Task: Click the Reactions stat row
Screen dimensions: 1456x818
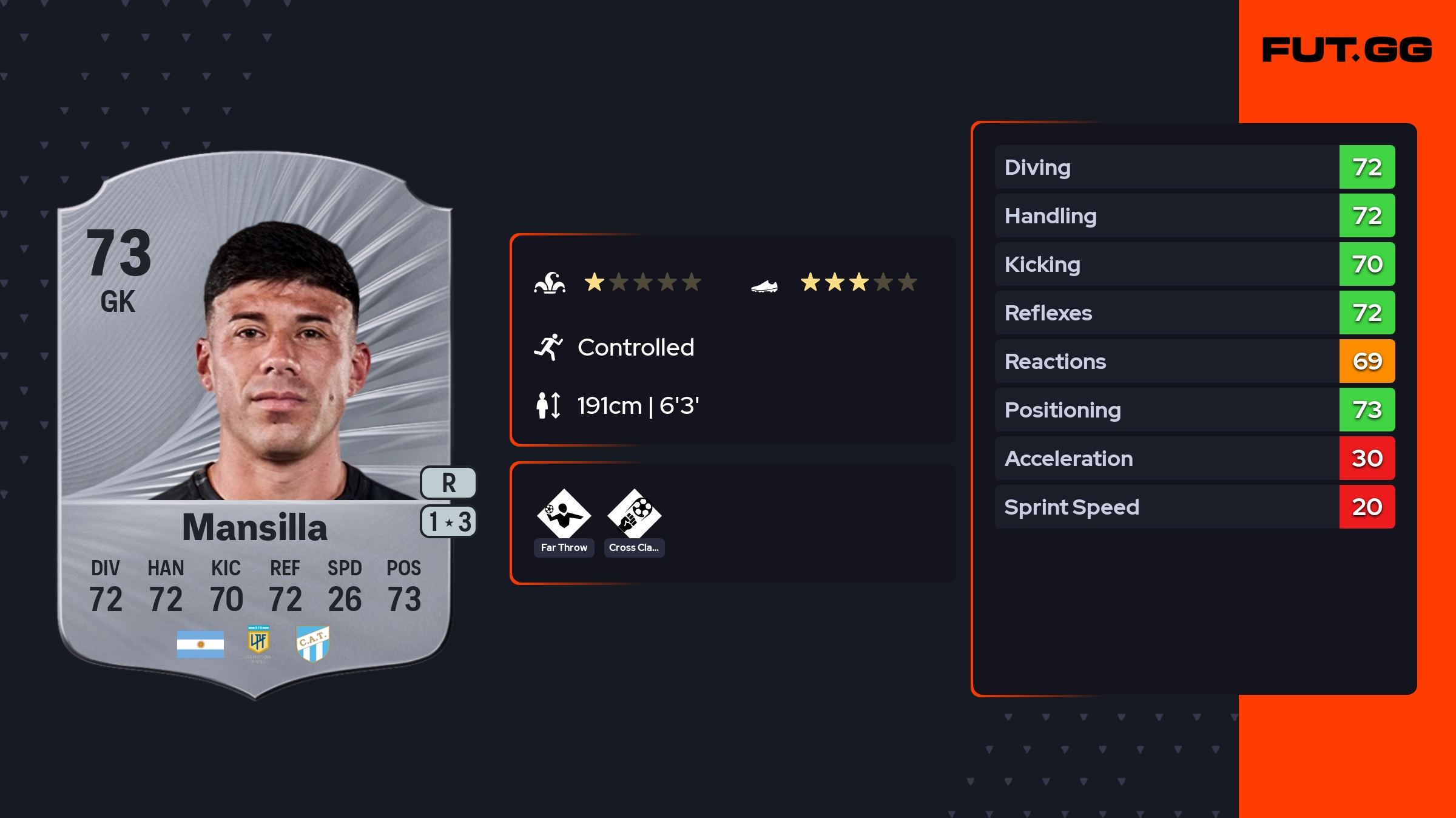Action: [1195, 361]
